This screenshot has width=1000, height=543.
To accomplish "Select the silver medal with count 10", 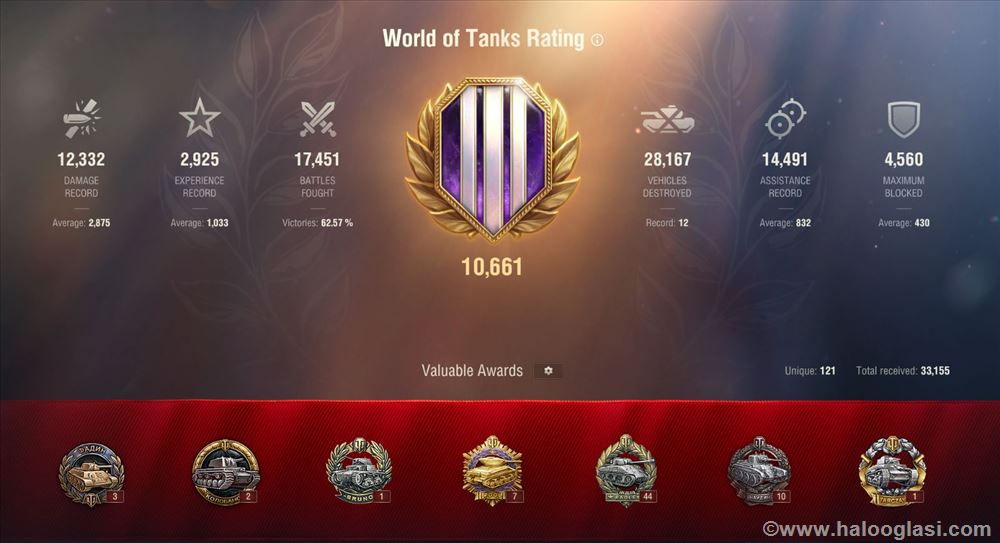I will [x=759, y=470].
